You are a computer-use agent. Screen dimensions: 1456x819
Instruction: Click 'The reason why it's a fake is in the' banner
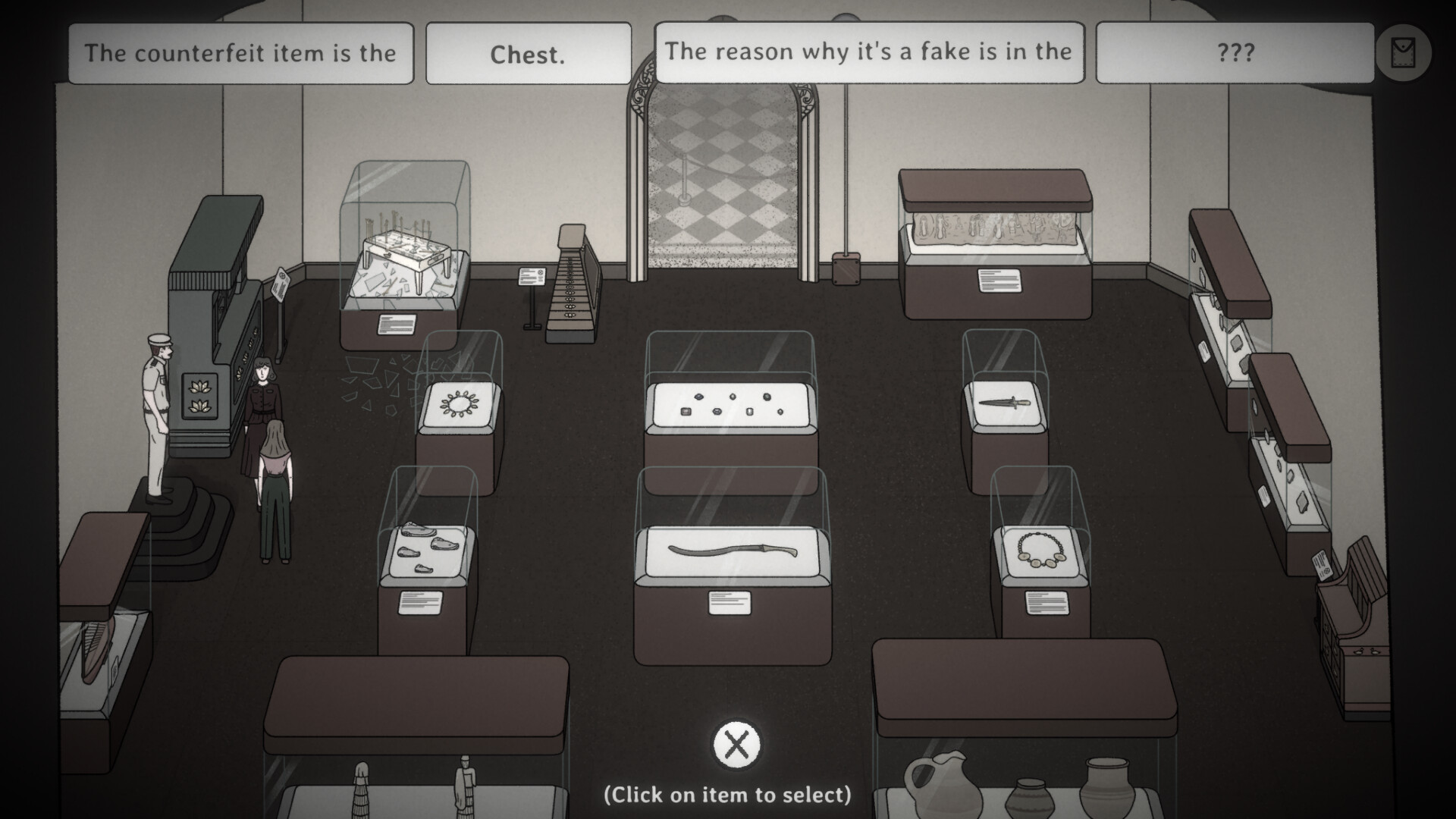click(869, 52)
